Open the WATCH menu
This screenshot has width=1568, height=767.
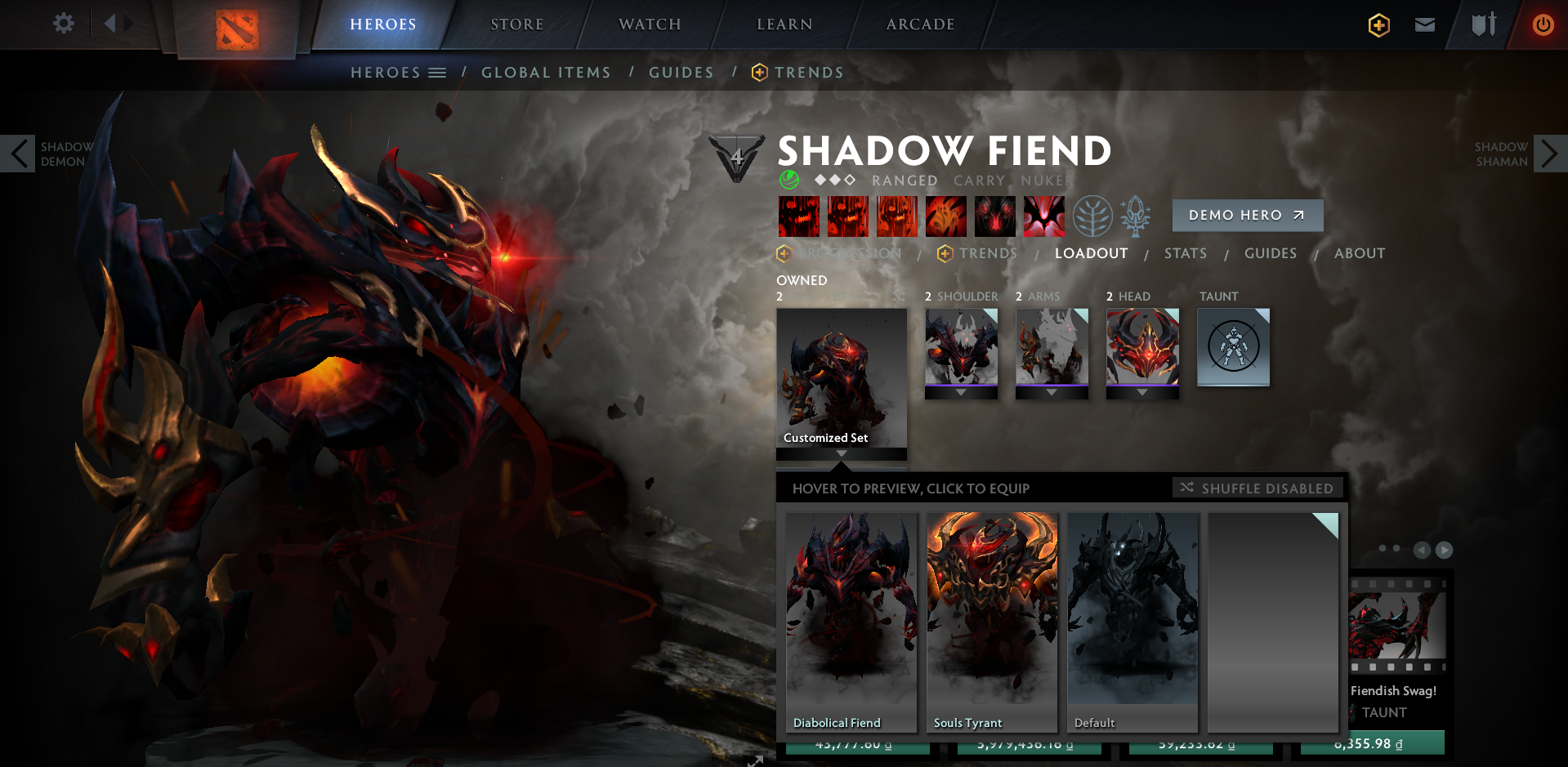pyautogui.click(x=649, y=24)
